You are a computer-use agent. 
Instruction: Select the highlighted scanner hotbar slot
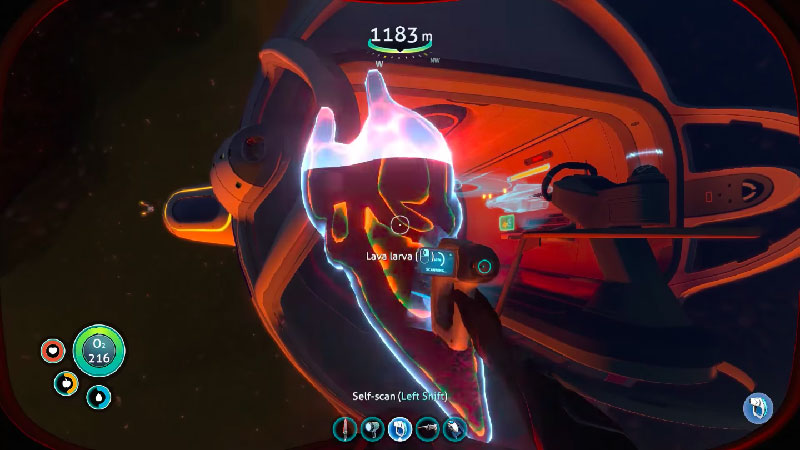click(399, 429)
